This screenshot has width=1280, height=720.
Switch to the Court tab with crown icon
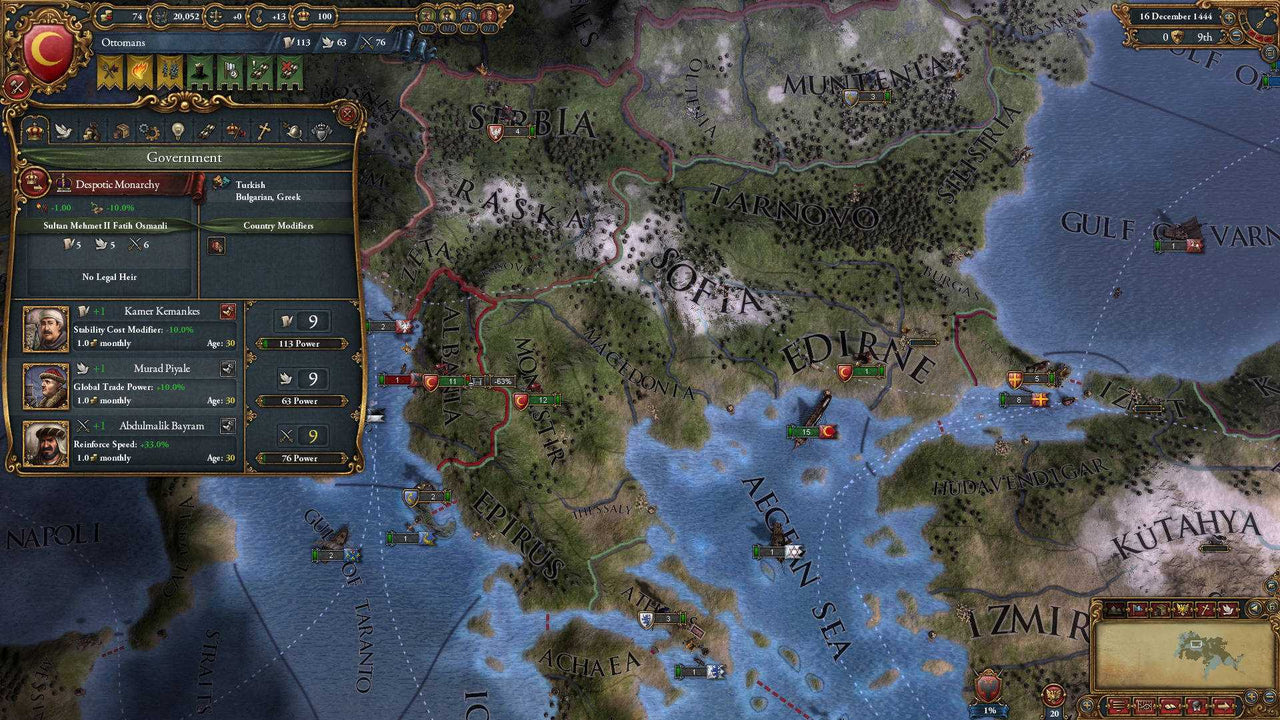(x=36, y=131)
